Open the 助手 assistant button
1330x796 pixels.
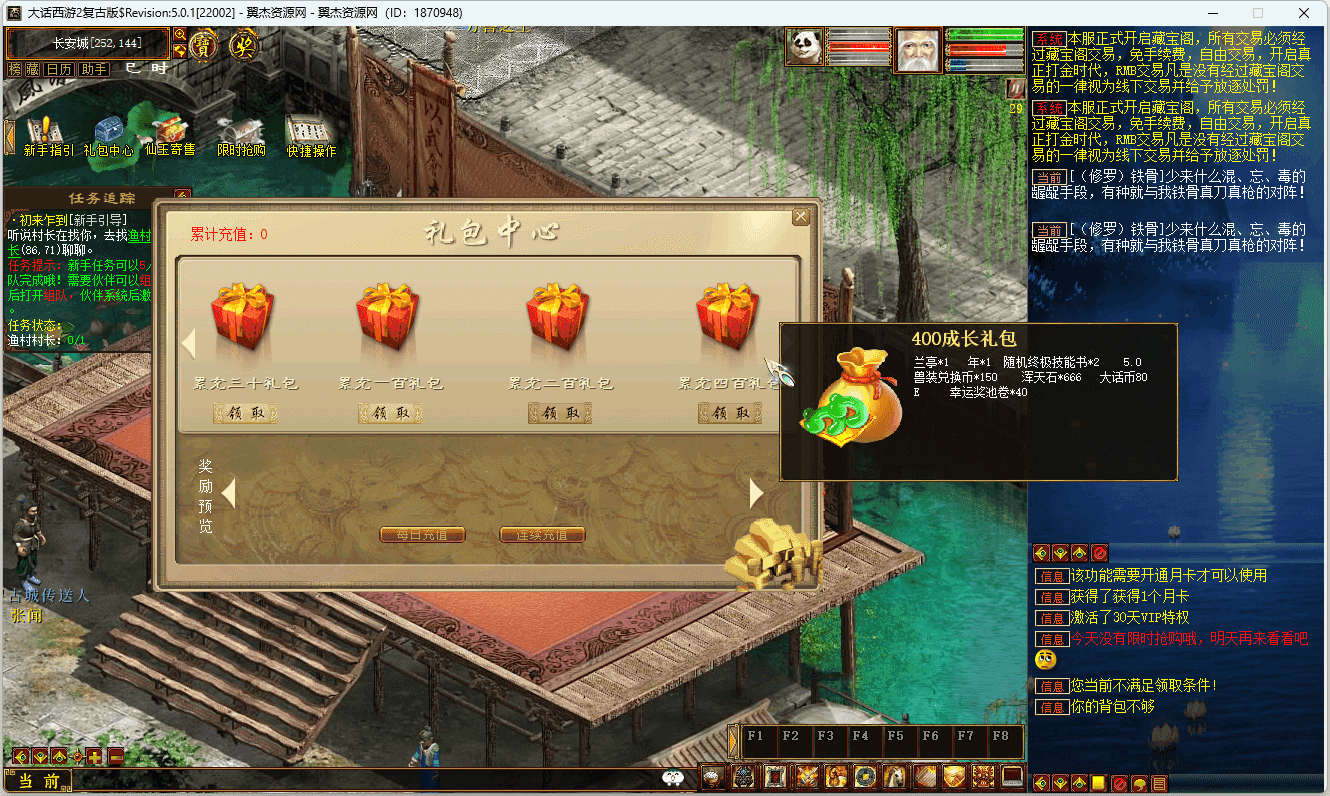pyautogui.click(x=94, y=69)
